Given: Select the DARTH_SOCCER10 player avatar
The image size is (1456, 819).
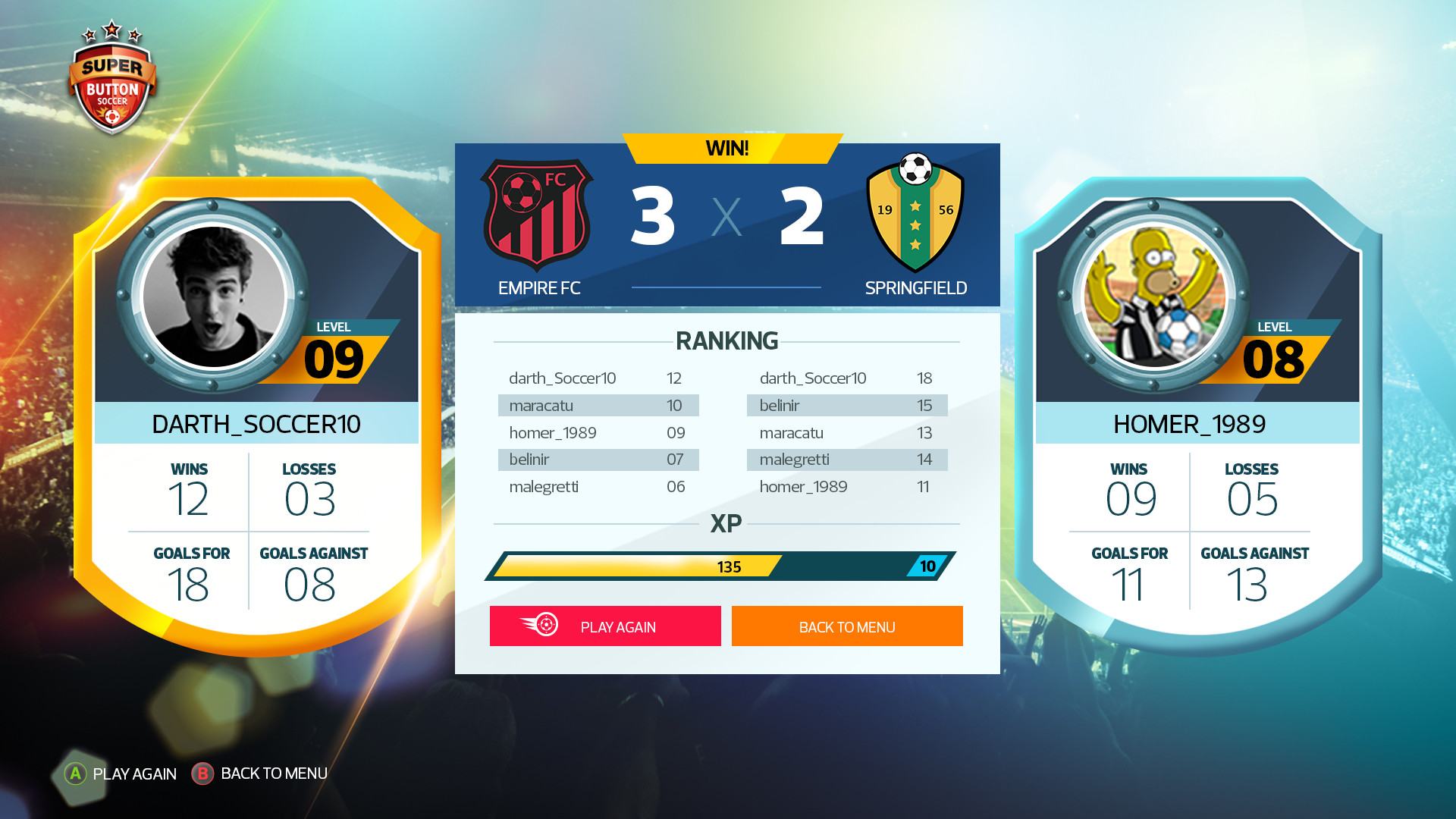Looking at the screenshot, I should coord(214,297).
